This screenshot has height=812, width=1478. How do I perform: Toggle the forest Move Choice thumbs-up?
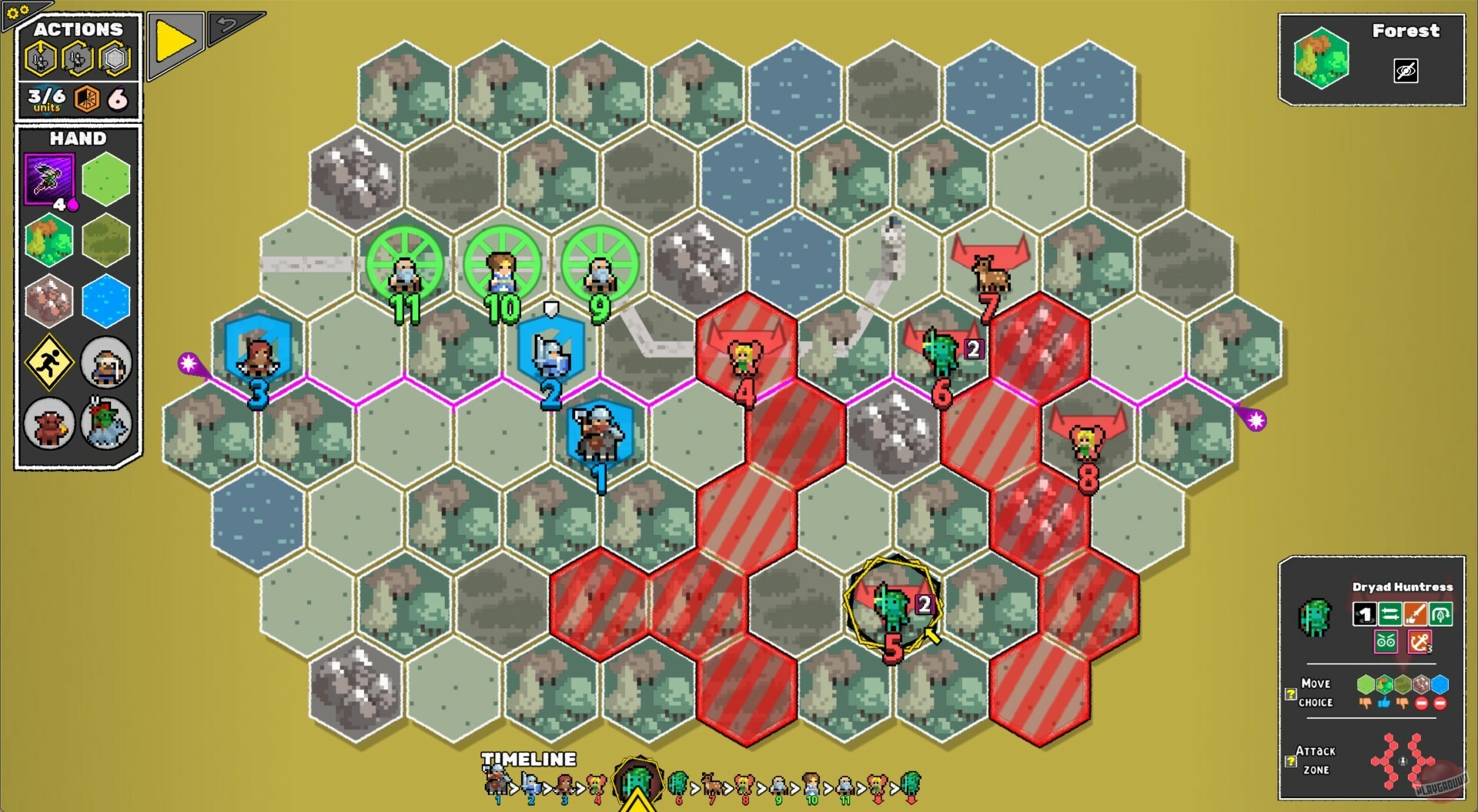[1385, 701]
